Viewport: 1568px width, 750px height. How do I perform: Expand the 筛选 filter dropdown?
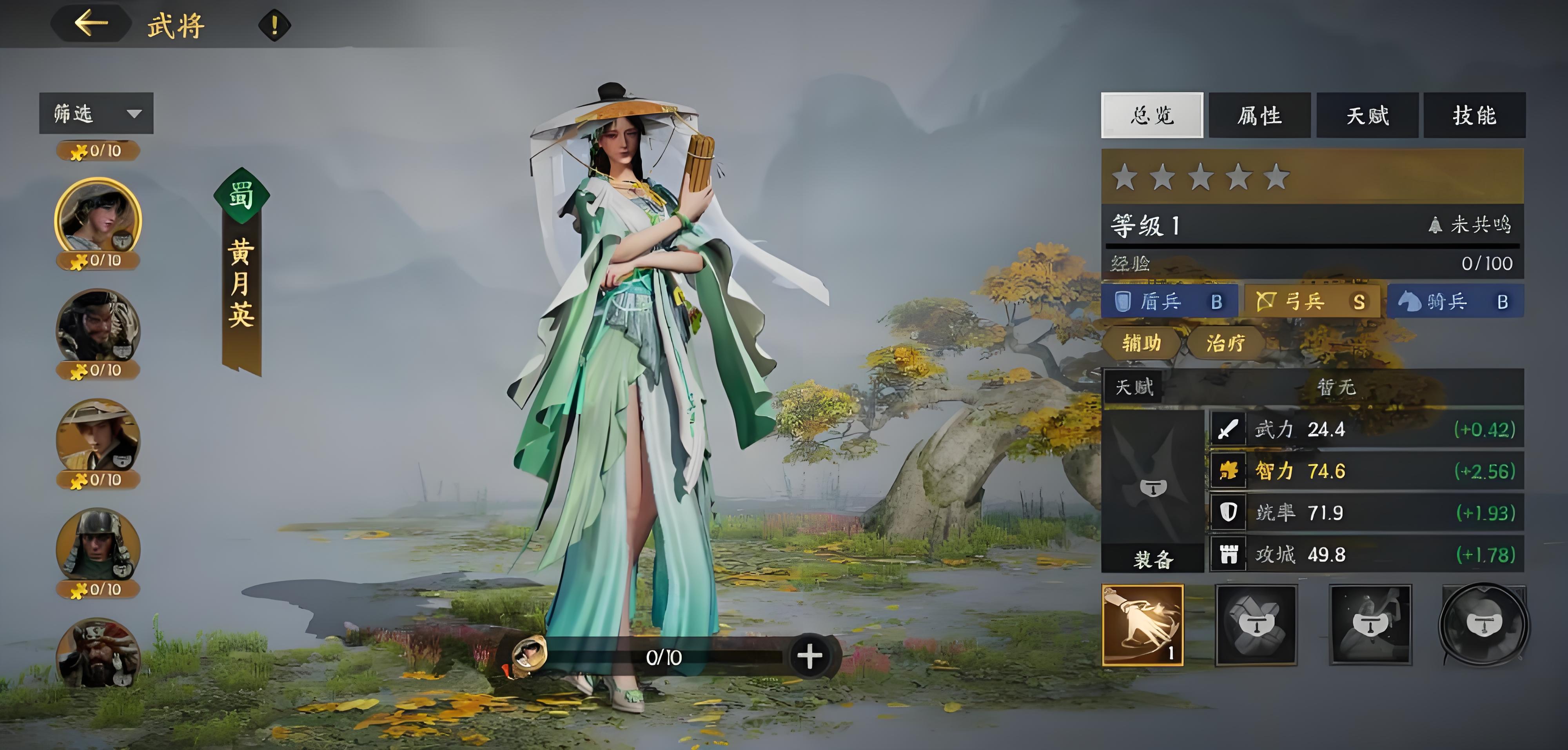click(96, 113)
